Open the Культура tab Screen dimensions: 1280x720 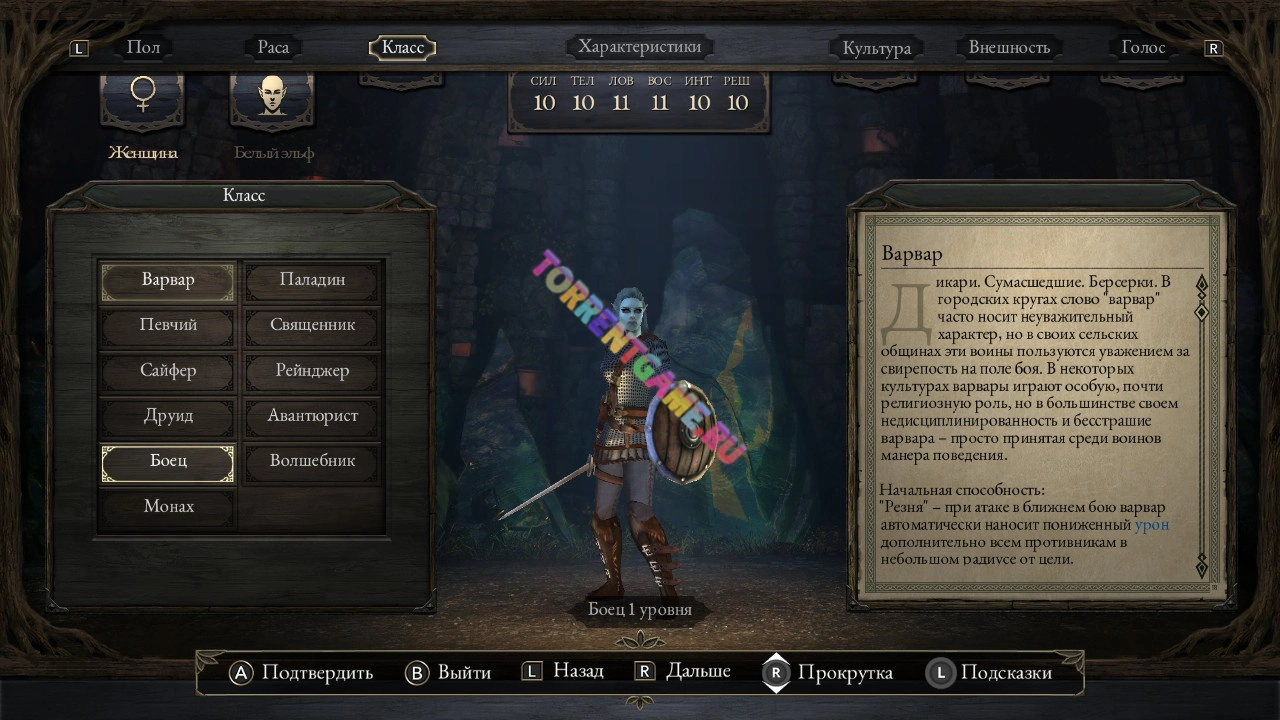(x=876, y=48)
